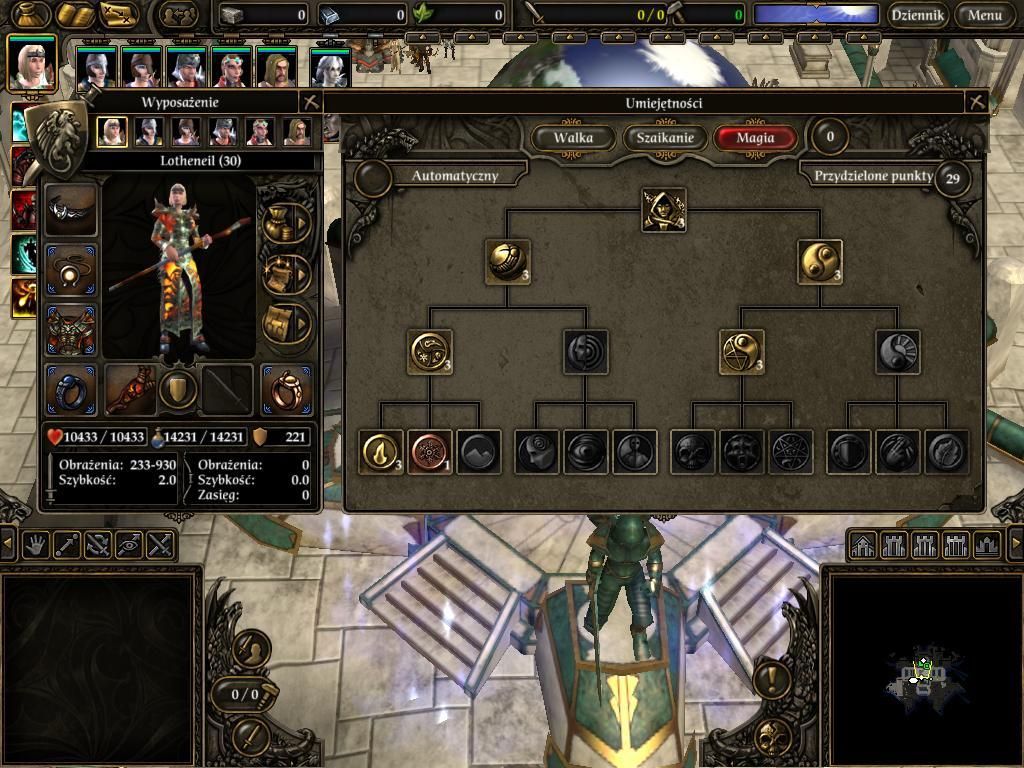1024x768 pixels.
Task: Toggle the Automatyczny skill assignment
Action: click(x=373, y=177)
